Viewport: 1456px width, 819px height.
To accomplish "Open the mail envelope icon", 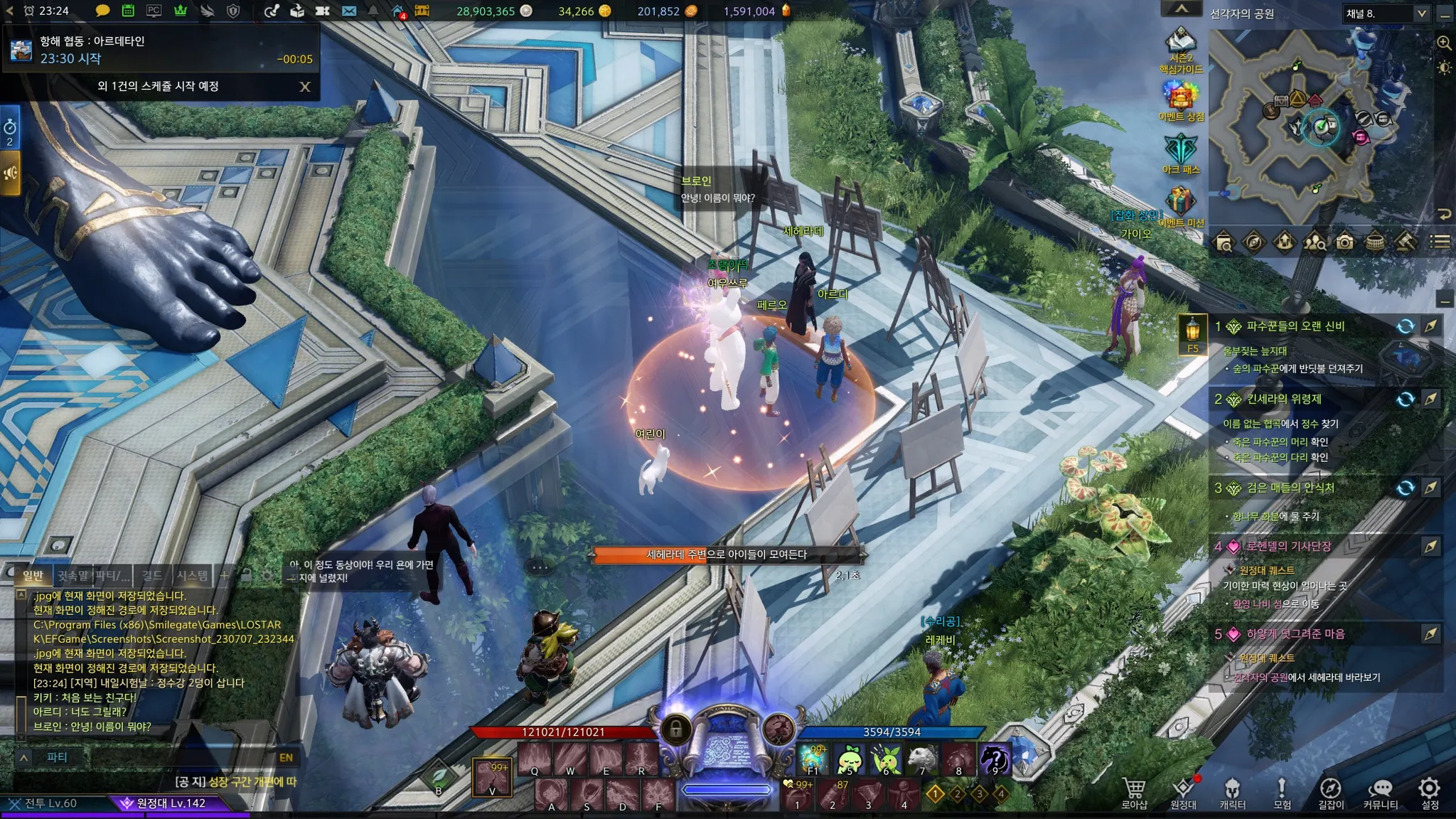I will (x=348, y=11).
